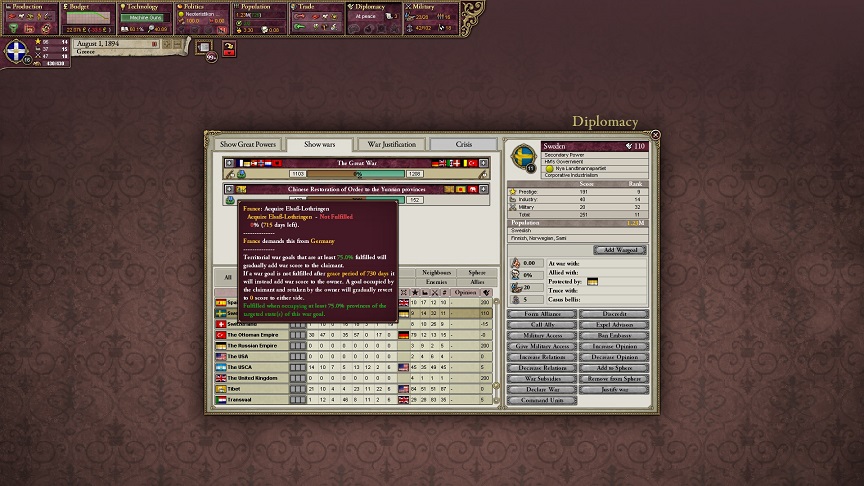The height and width of the screenshot is (486, 864).
Task: Switch to the Show Great Powers tab
Action: 248,145
